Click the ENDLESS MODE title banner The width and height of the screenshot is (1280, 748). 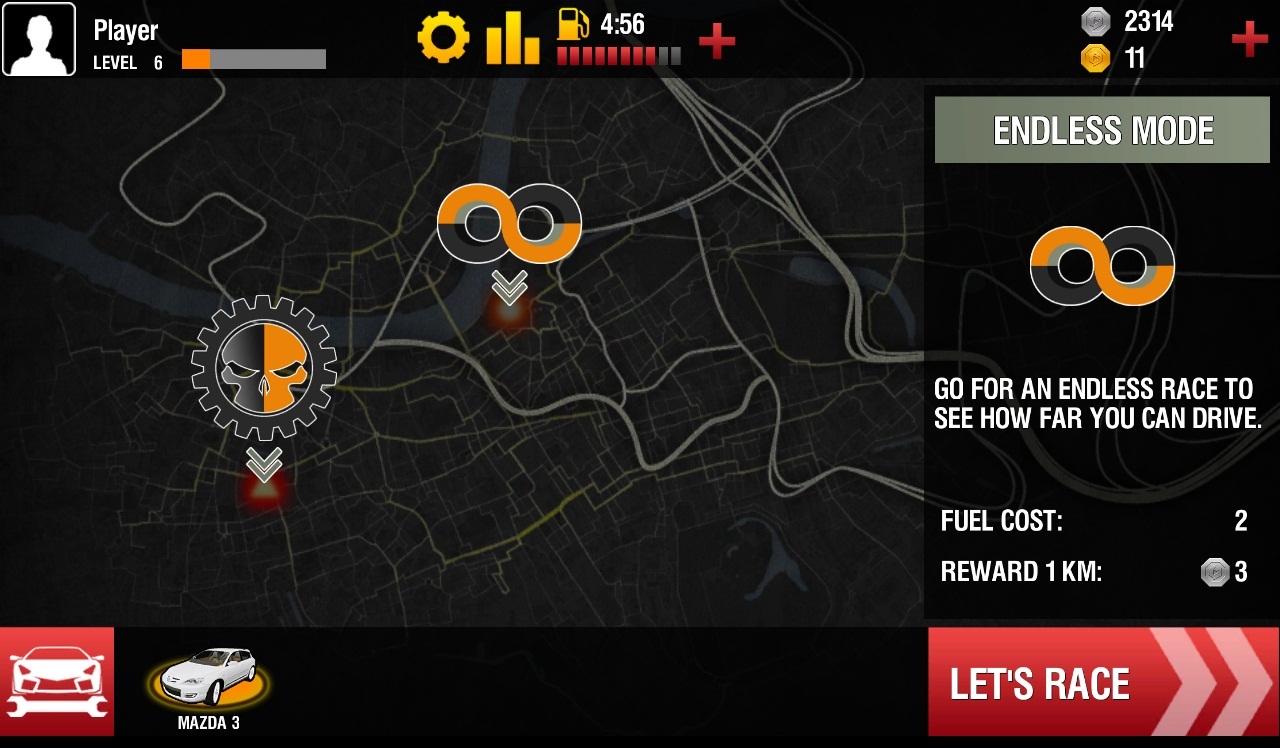coord(1102,130)
